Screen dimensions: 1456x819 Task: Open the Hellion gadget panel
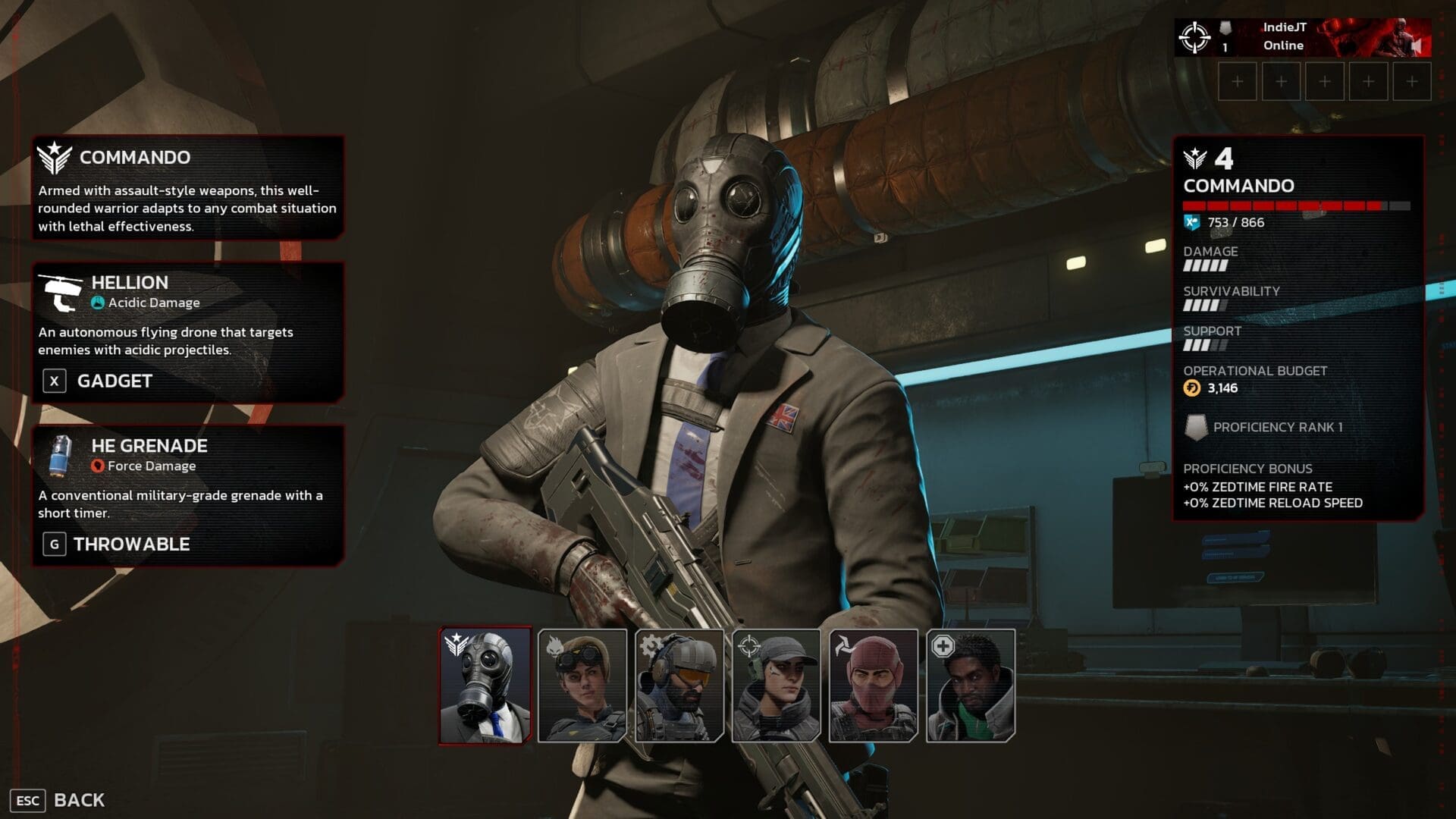[187, 331]
